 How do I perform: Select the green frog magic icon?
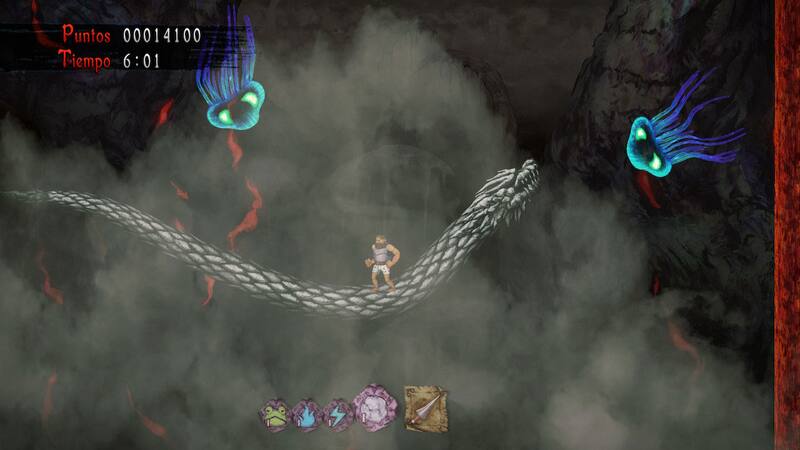[x=273, y=414]
